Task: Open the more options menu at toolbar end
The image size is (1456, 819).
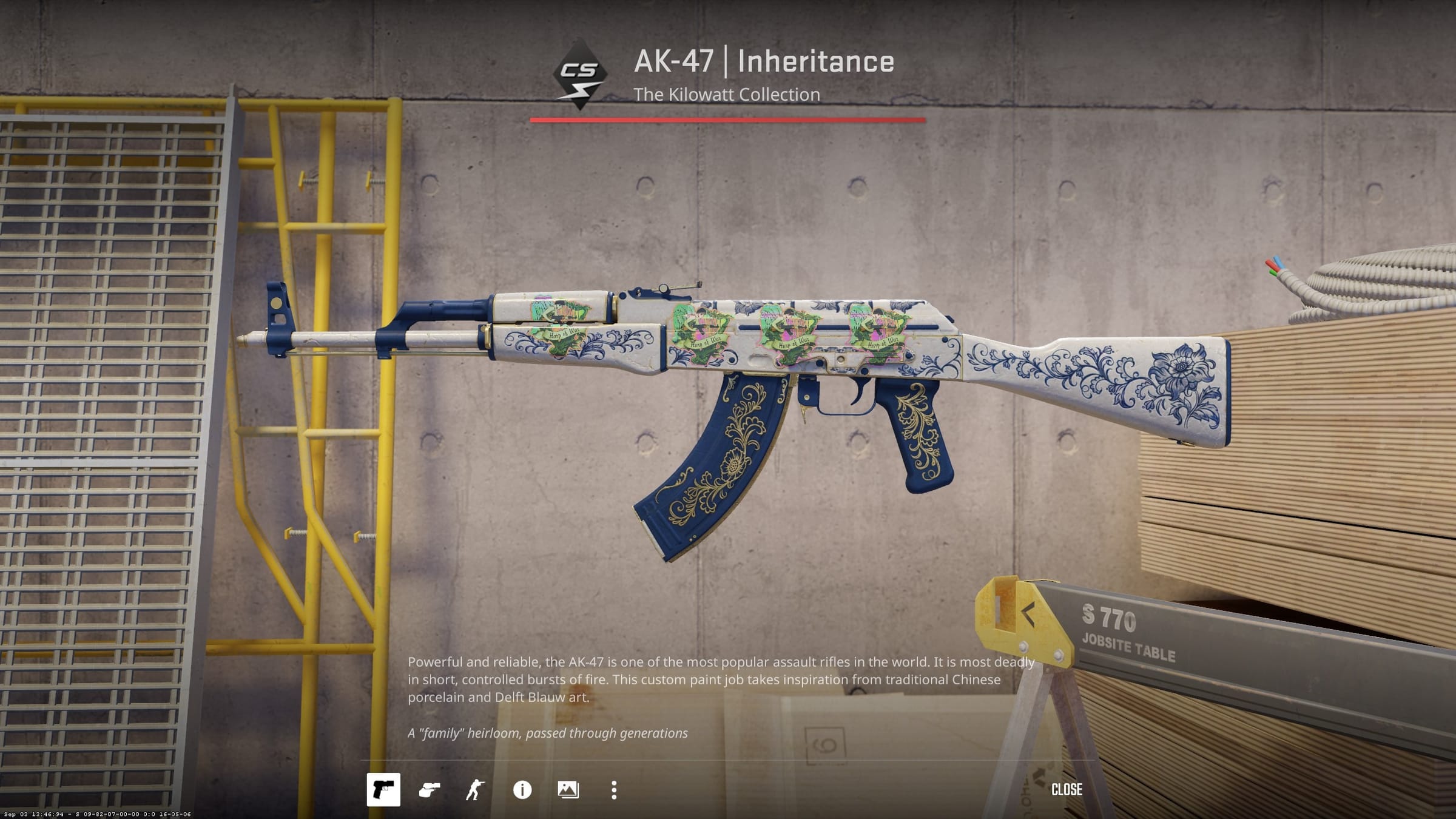Action: pyautogui.click(x=613, y=790)
